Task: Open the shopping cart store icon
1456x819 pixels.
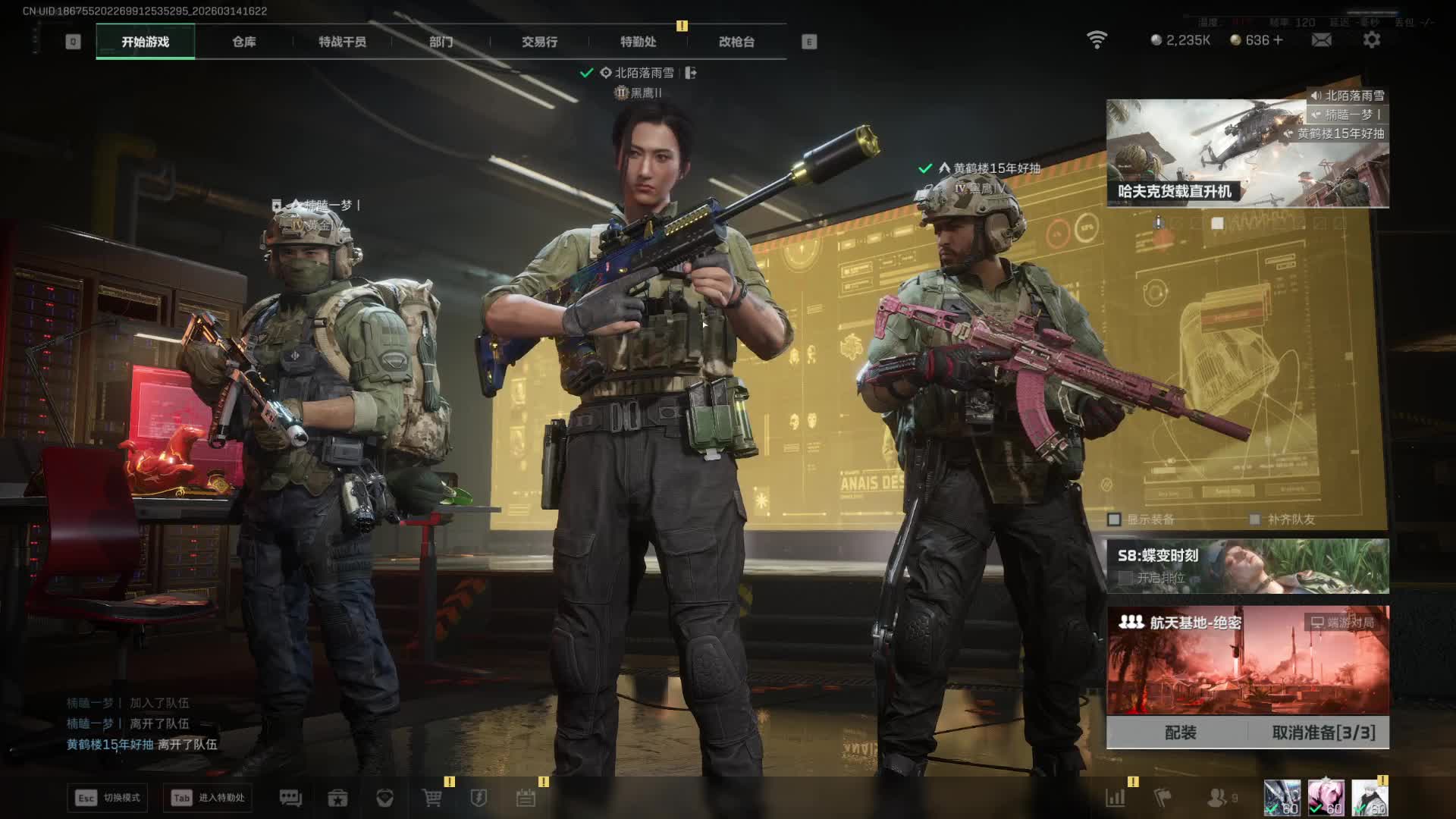Action: point(431,798)
